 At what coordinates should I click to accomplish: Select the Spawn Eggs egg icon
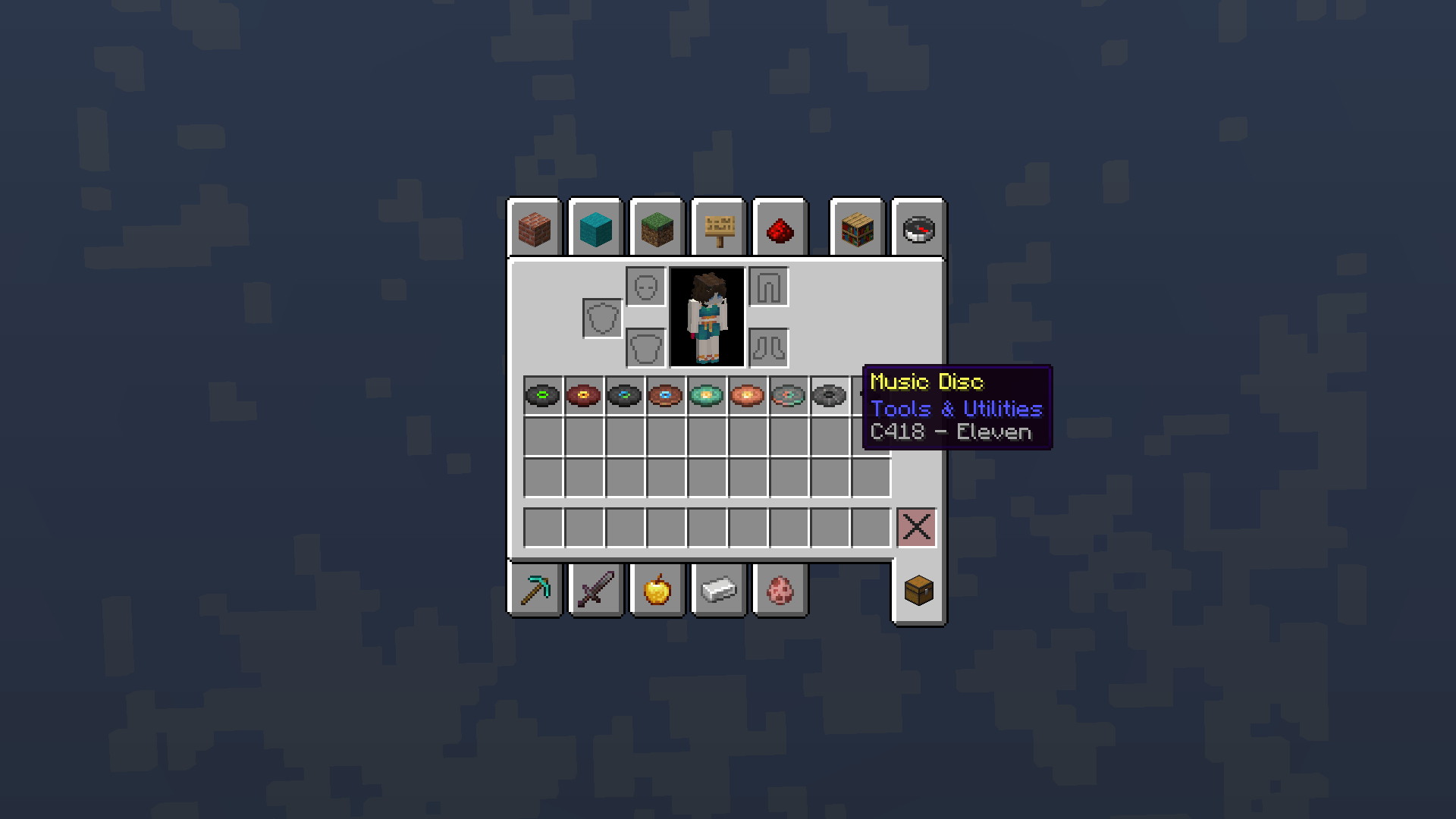780,591
